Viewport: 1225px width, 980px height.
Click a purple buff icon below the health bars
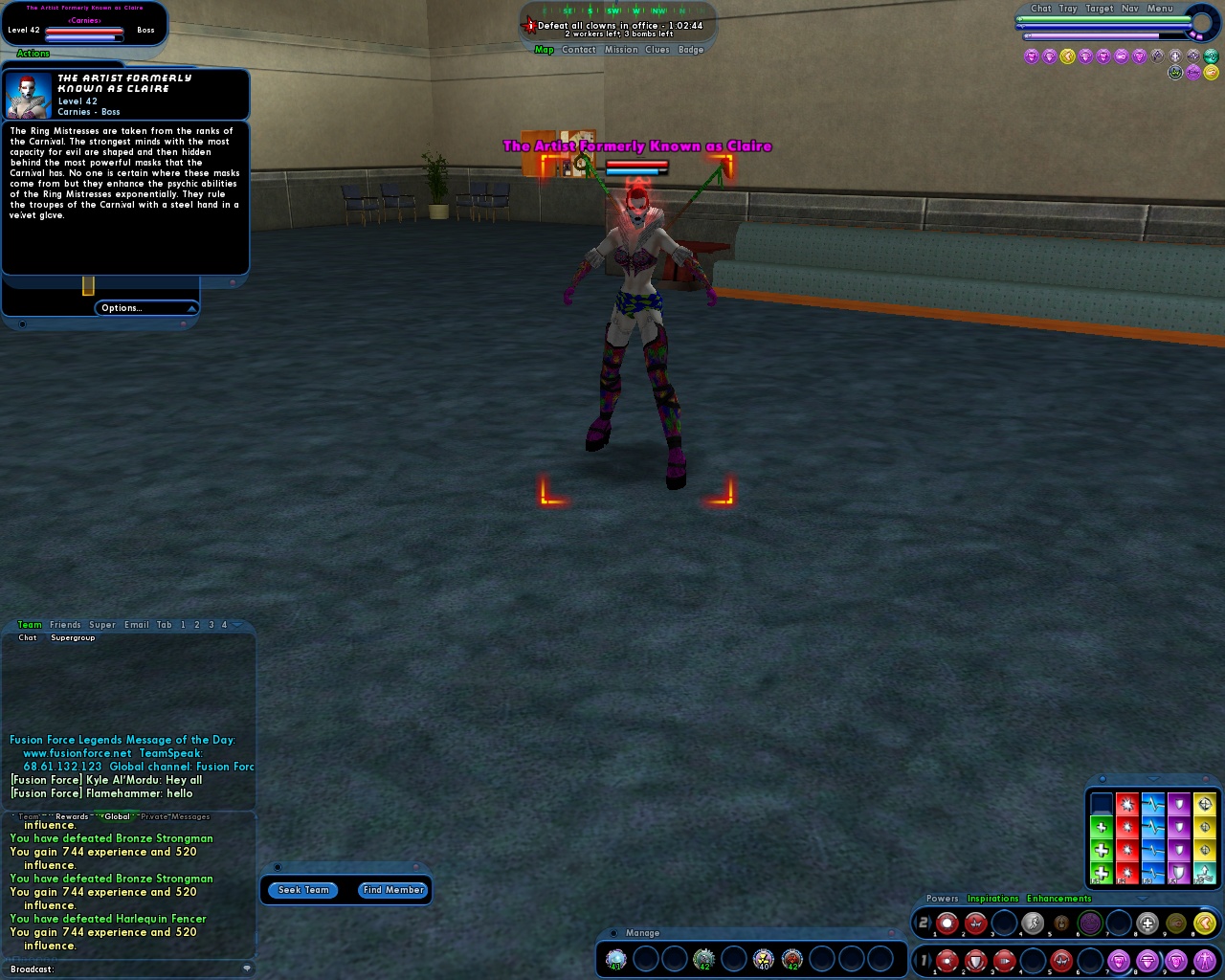point(1033,56)
